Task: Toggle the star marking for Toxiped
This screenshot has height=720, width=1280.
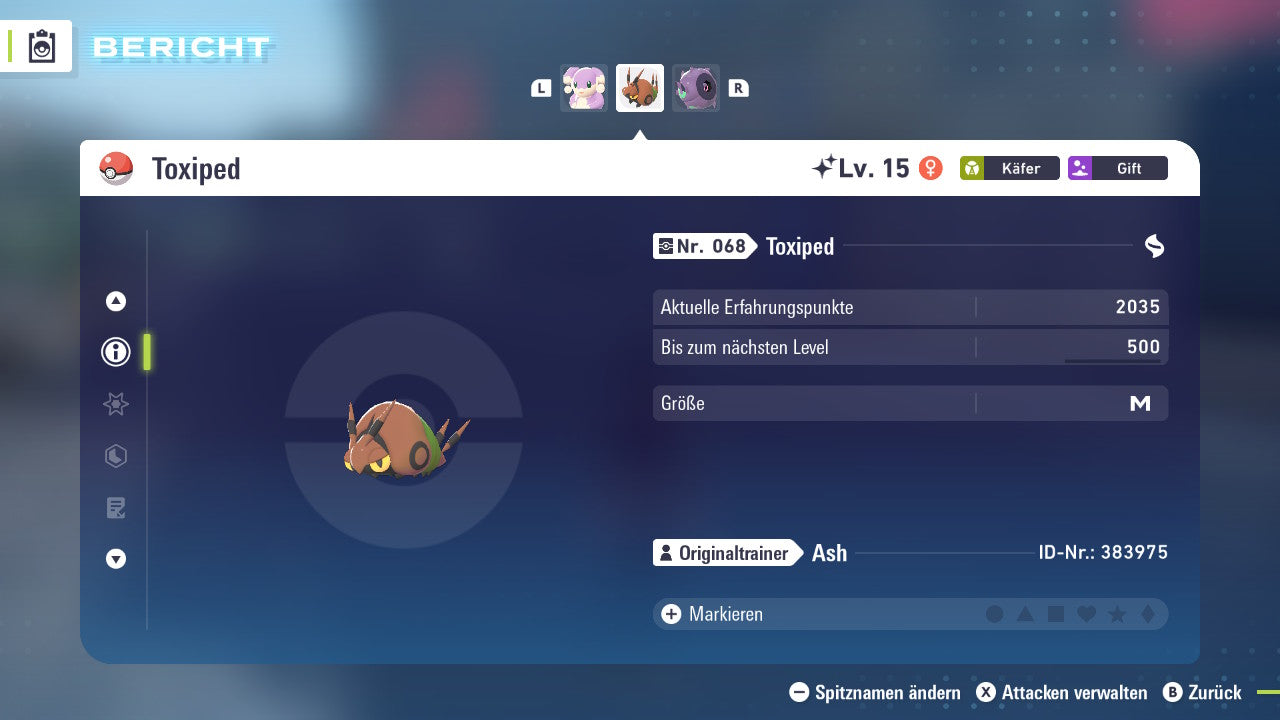Action: coord(1115,614)
